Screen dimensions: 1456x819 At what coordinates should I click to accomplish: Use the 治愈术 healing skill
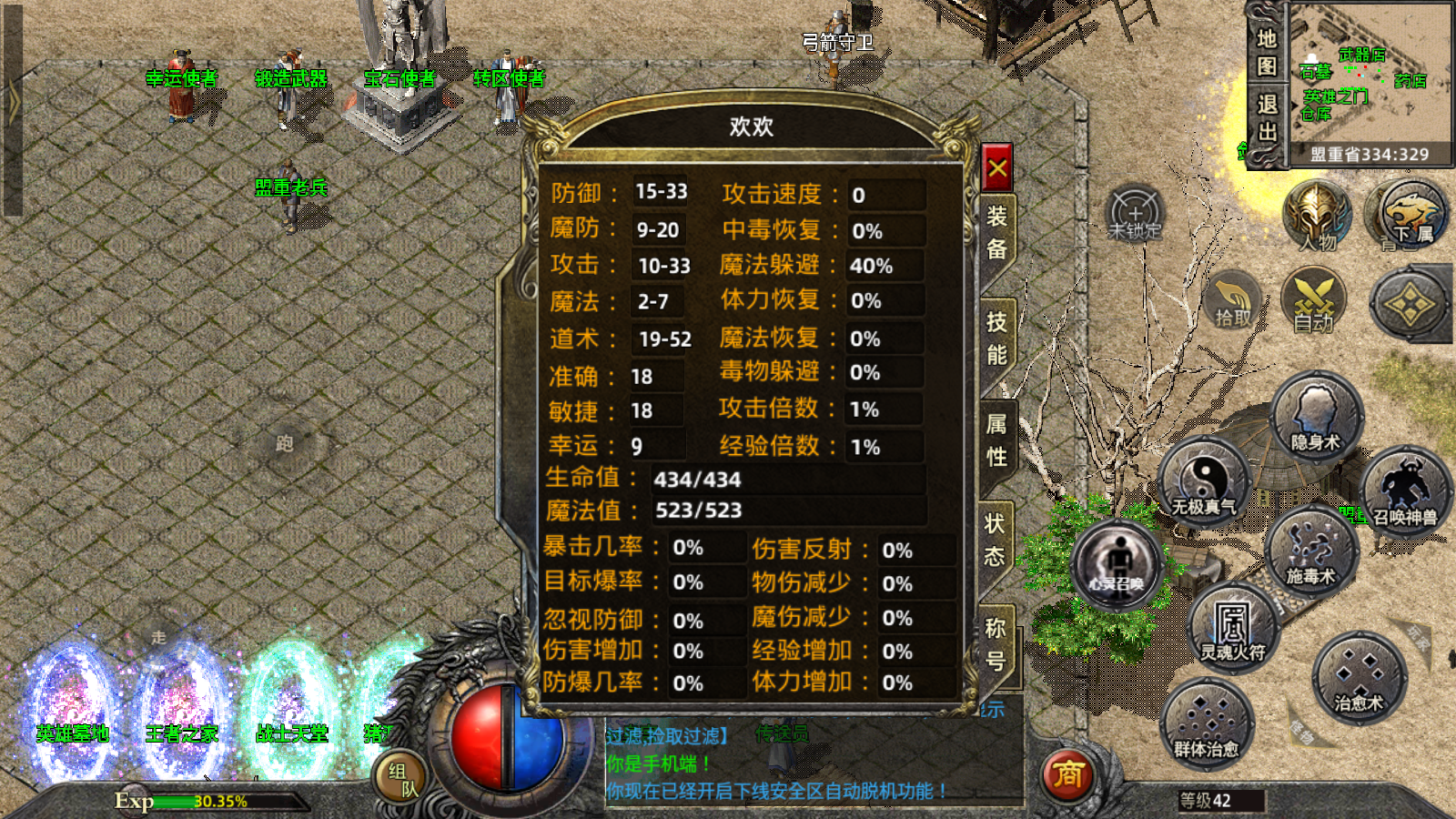click(x=1359, y=679)
